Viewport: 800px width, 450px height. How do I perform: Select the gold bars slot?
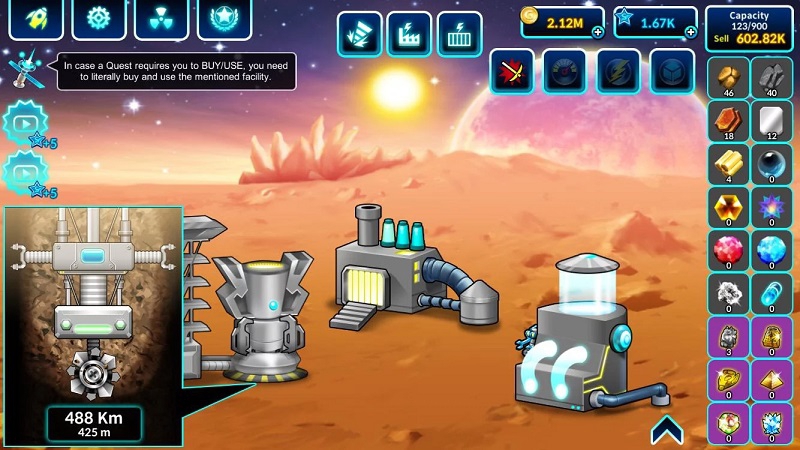coord(728,164)
